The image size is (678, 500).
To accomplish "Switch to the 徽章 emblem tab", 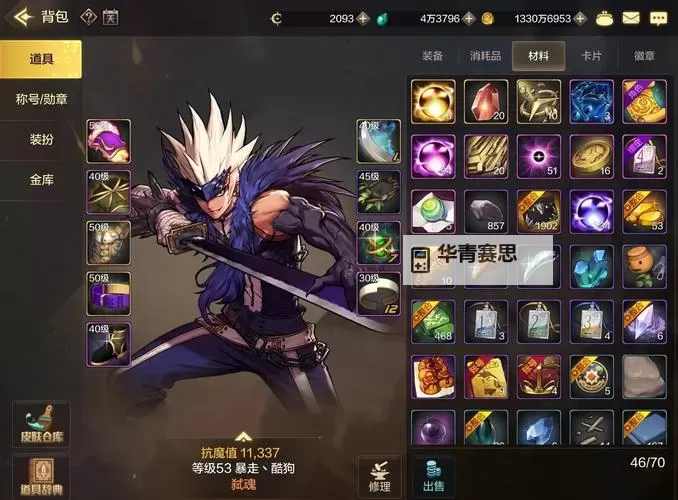I will click(645, 56).
